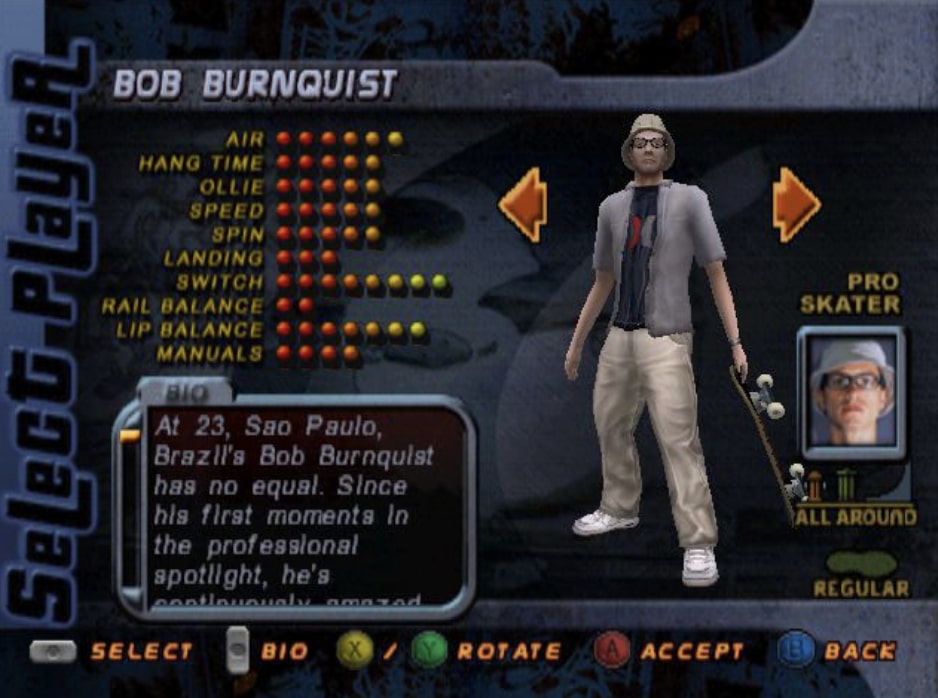The image size is (938, 698).
Task: Select the previous skater with the left arrow
Action: [x=524, y=204]
